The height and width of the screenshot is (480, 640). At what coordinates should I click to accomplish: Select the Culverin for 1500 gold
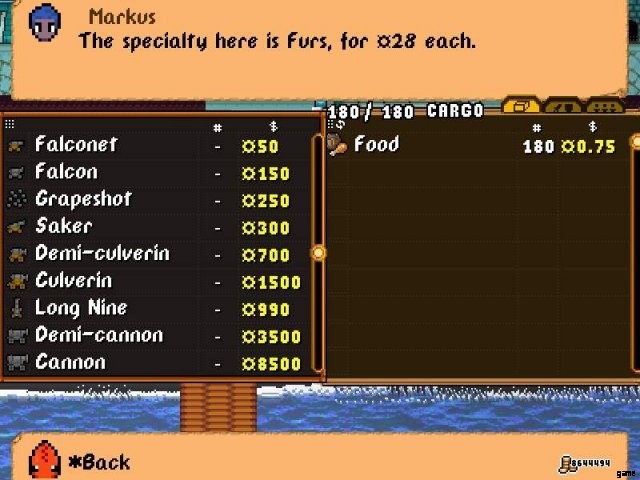pyautogui.click(x=73, y=281)
